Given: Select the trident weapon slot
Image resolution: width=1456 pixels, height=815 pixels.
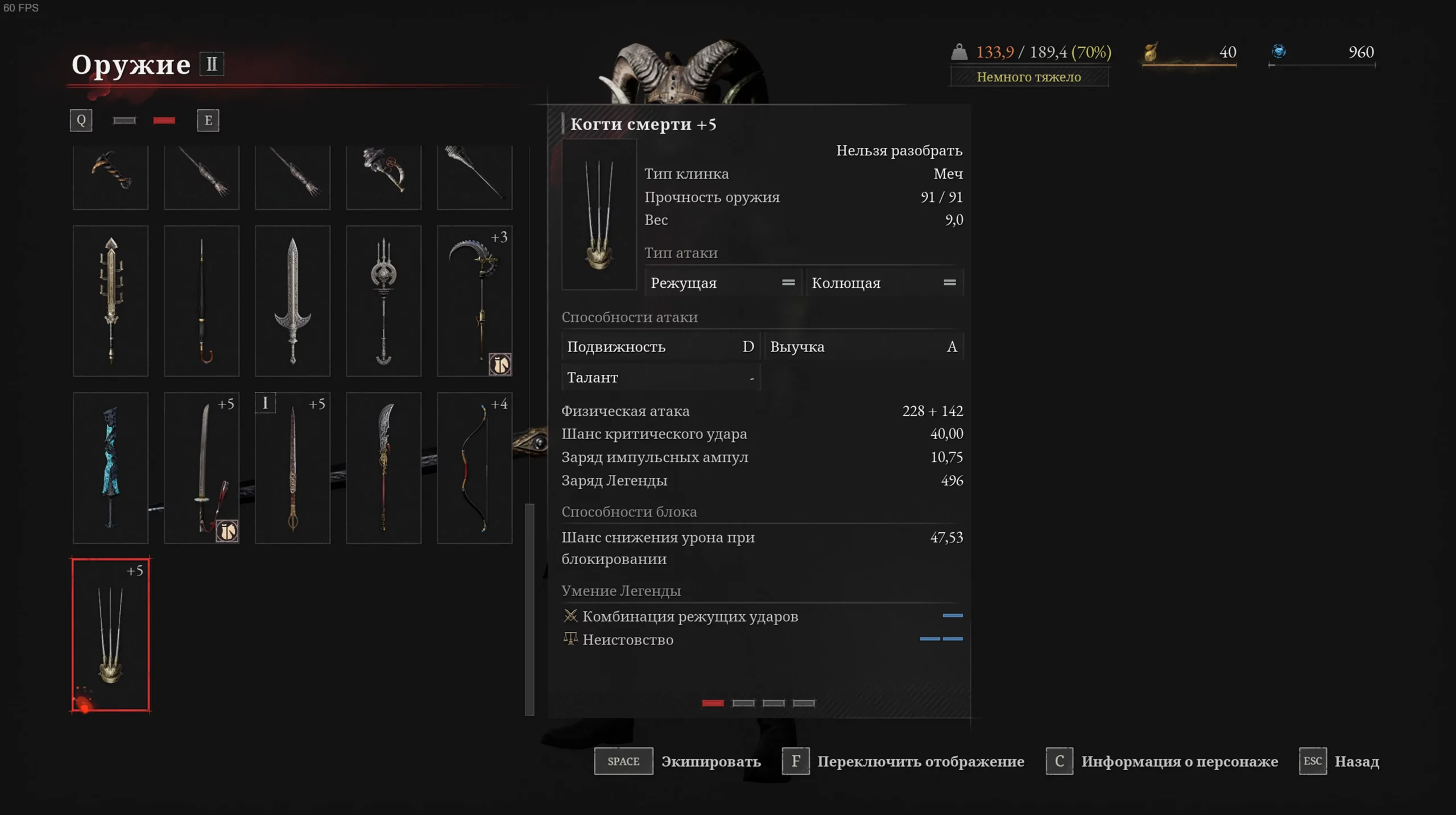Looking at the screenshot, I should [x=383, y=301].
